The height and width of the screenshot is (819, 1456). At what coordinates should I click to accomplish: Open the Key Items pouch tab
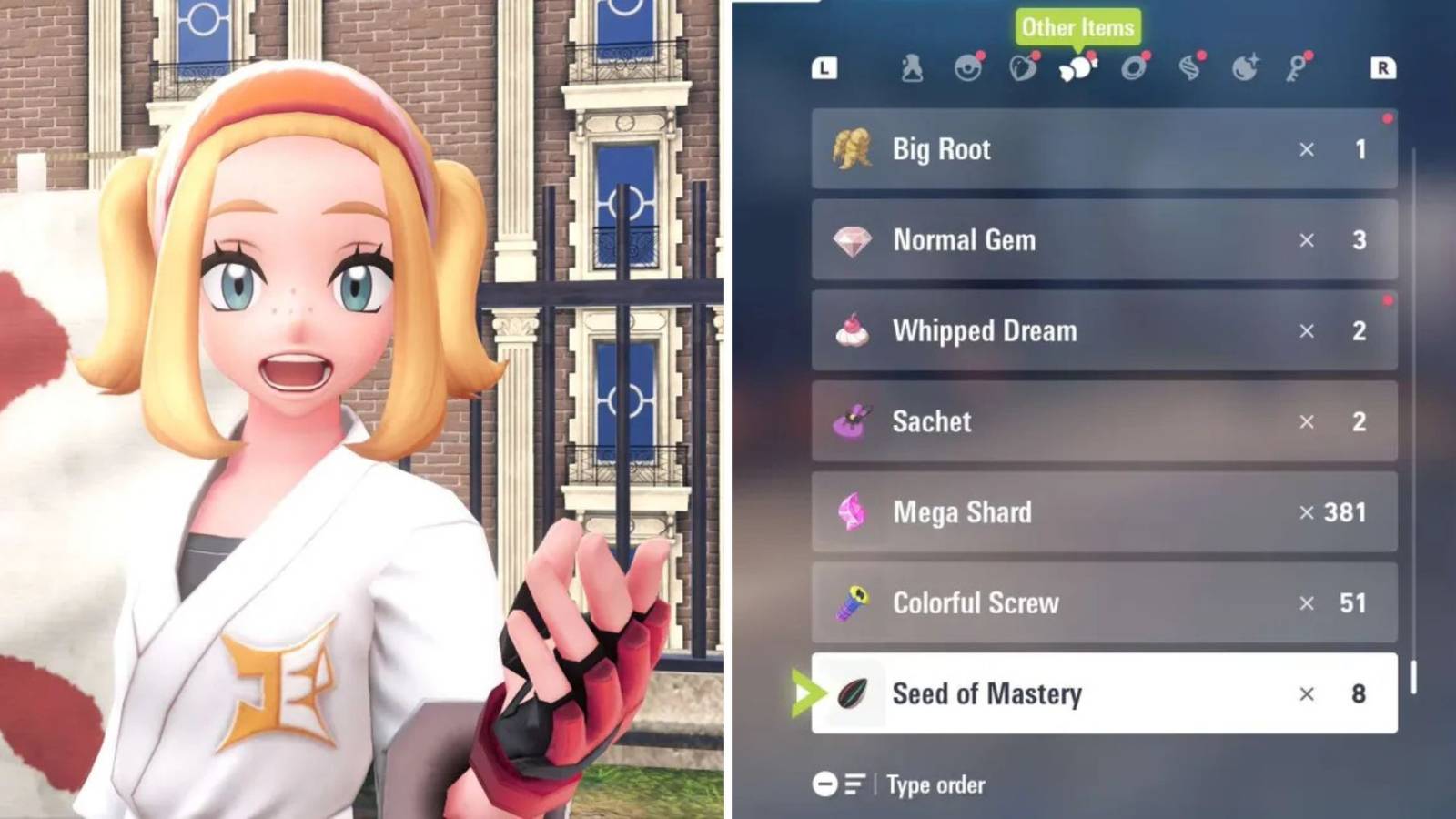(x=1299, y=66)
